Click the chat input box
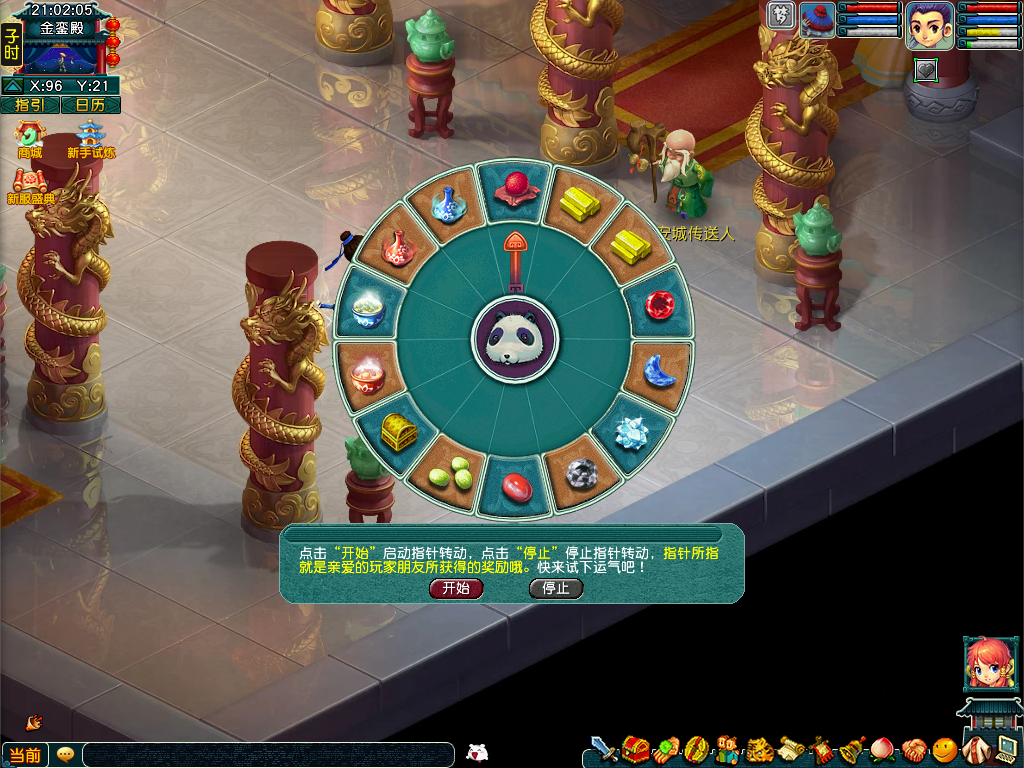 pos(268,755)
